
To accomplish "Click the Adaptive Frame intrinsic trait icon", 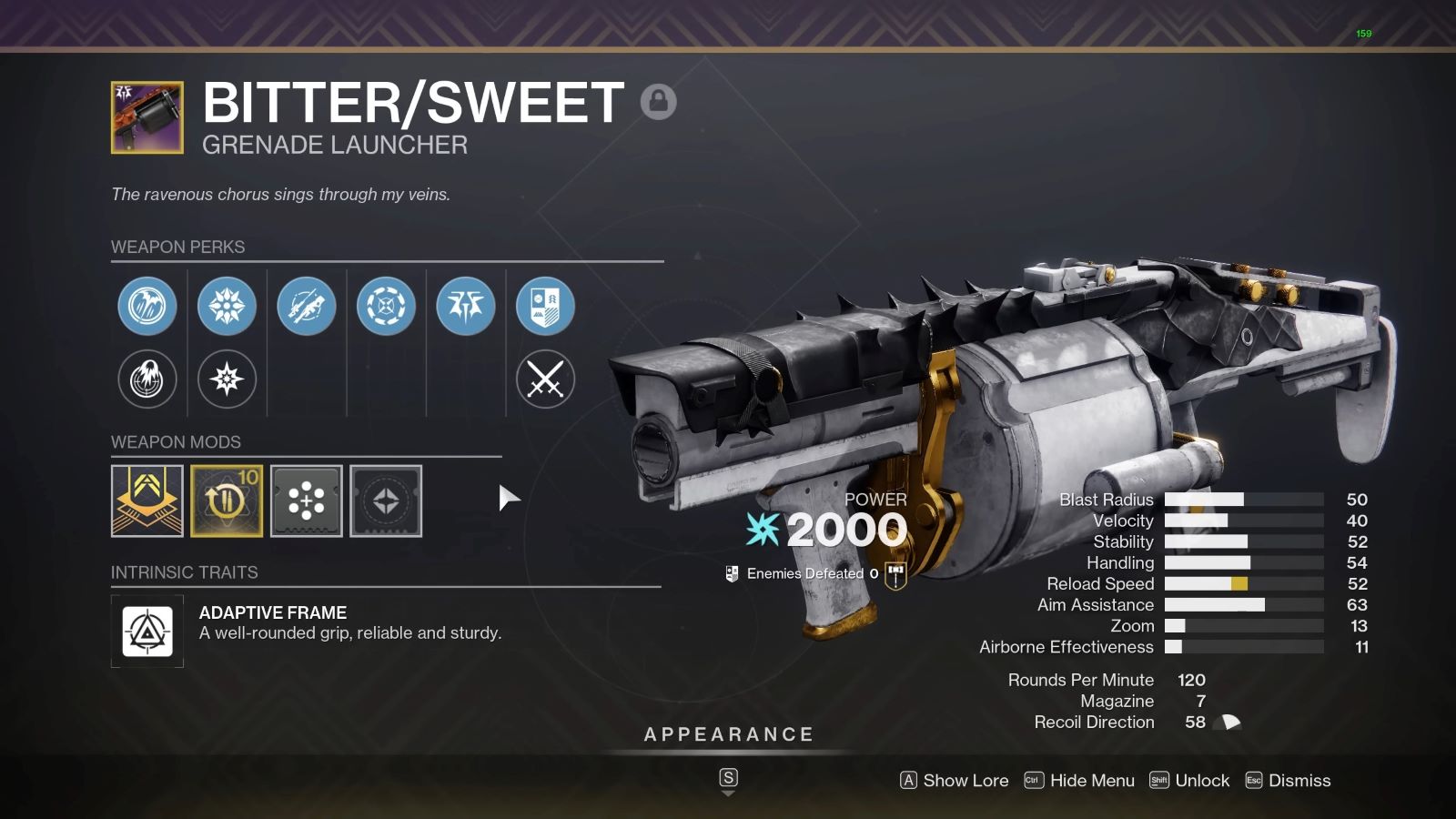I will click(x=147, y=632).
